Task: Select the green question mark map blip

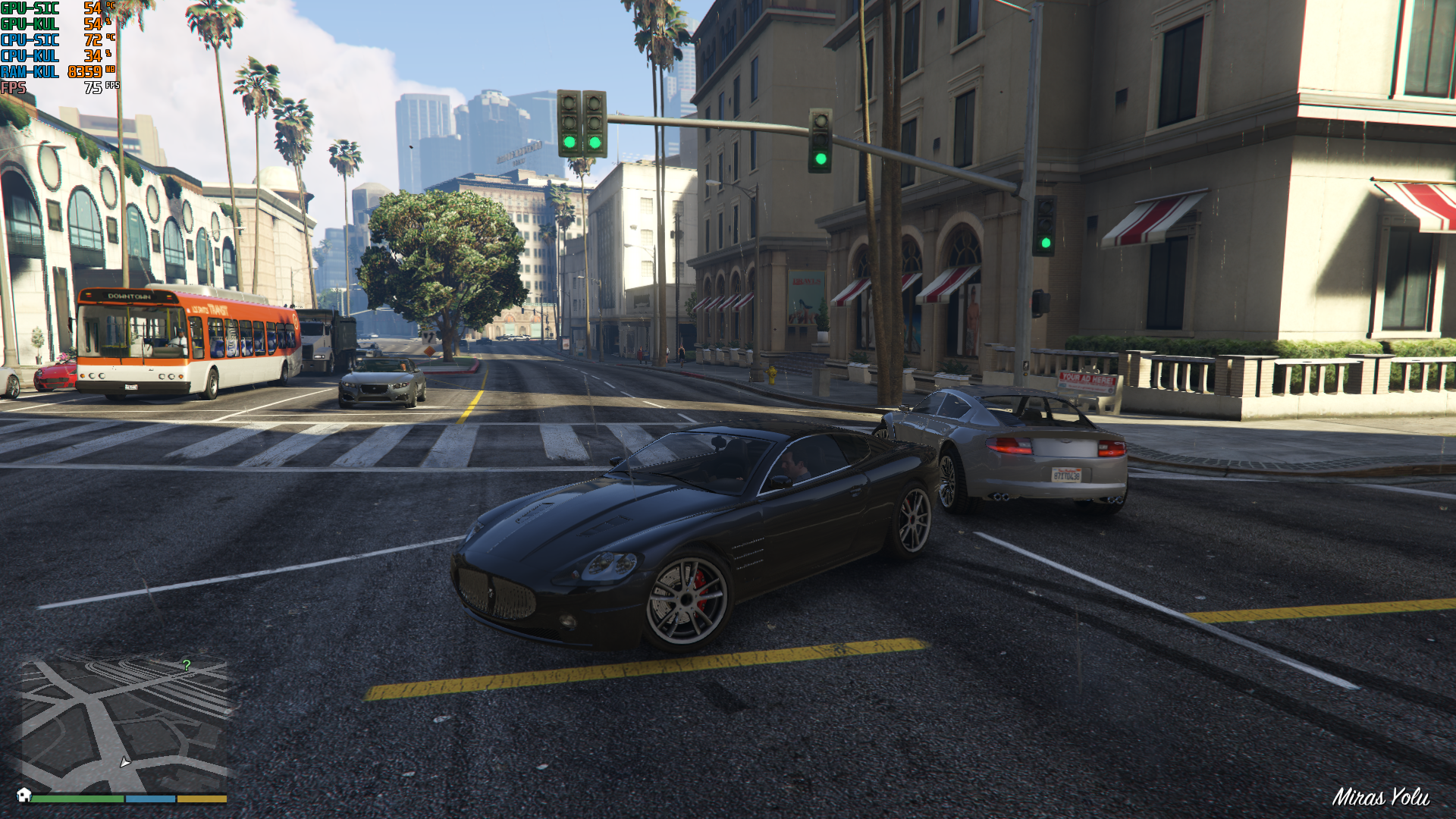Action: coord(187,665)
